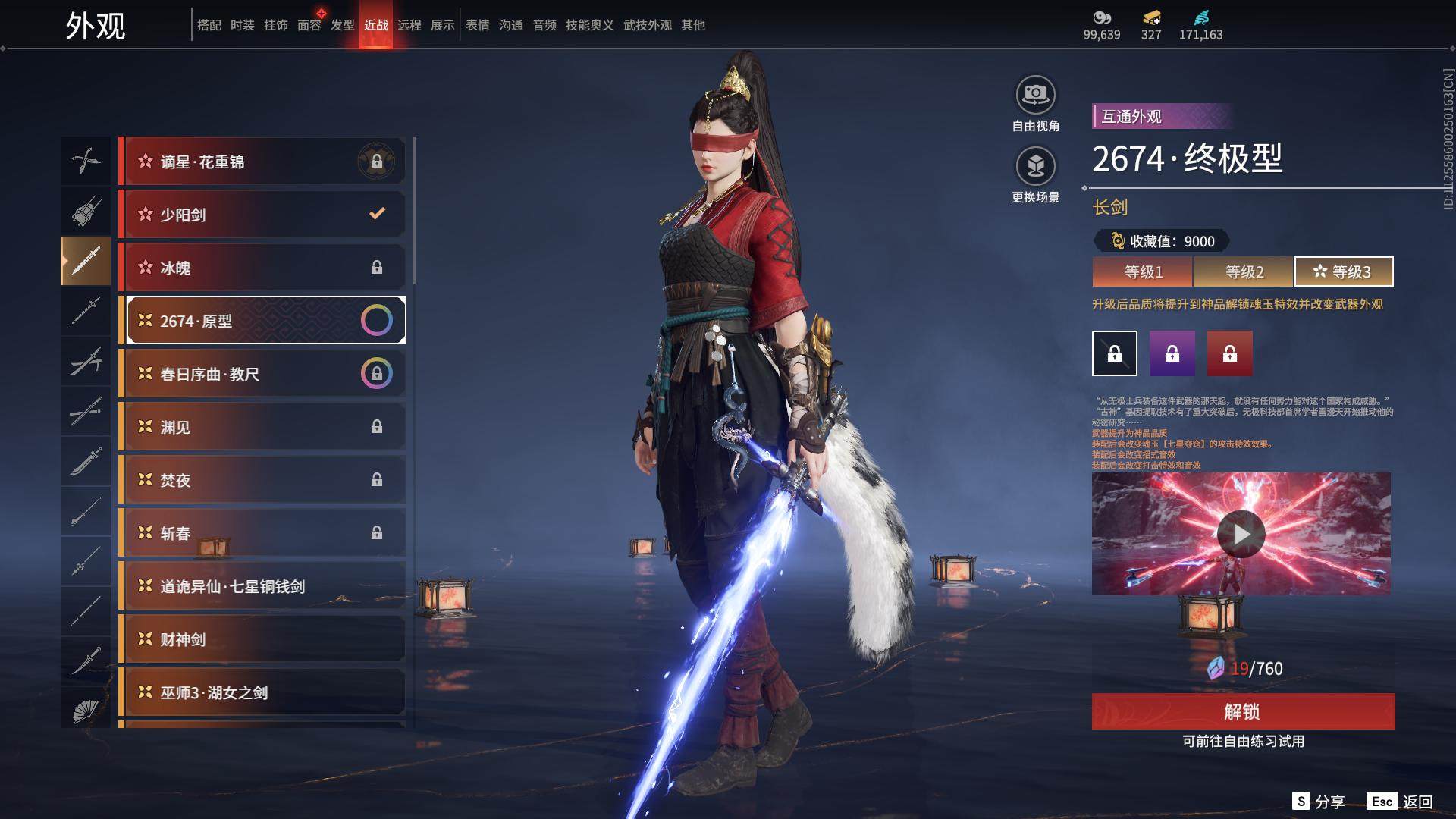Choose the 财神剑 skin
Viewport: 1456px width, 819px height.
pos(262,639)
